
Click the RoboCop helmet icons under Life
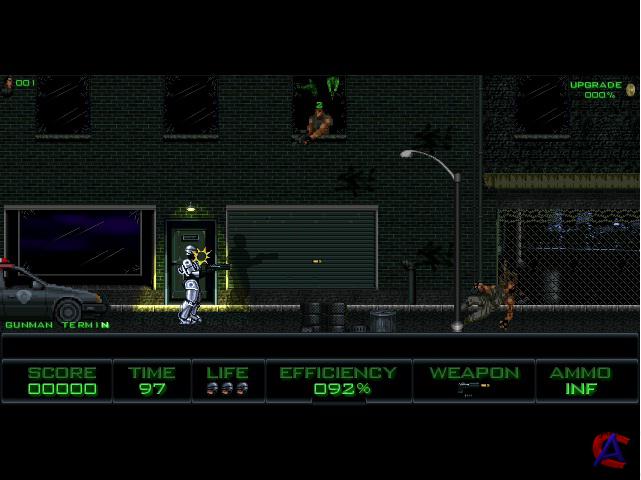(228, 388)
